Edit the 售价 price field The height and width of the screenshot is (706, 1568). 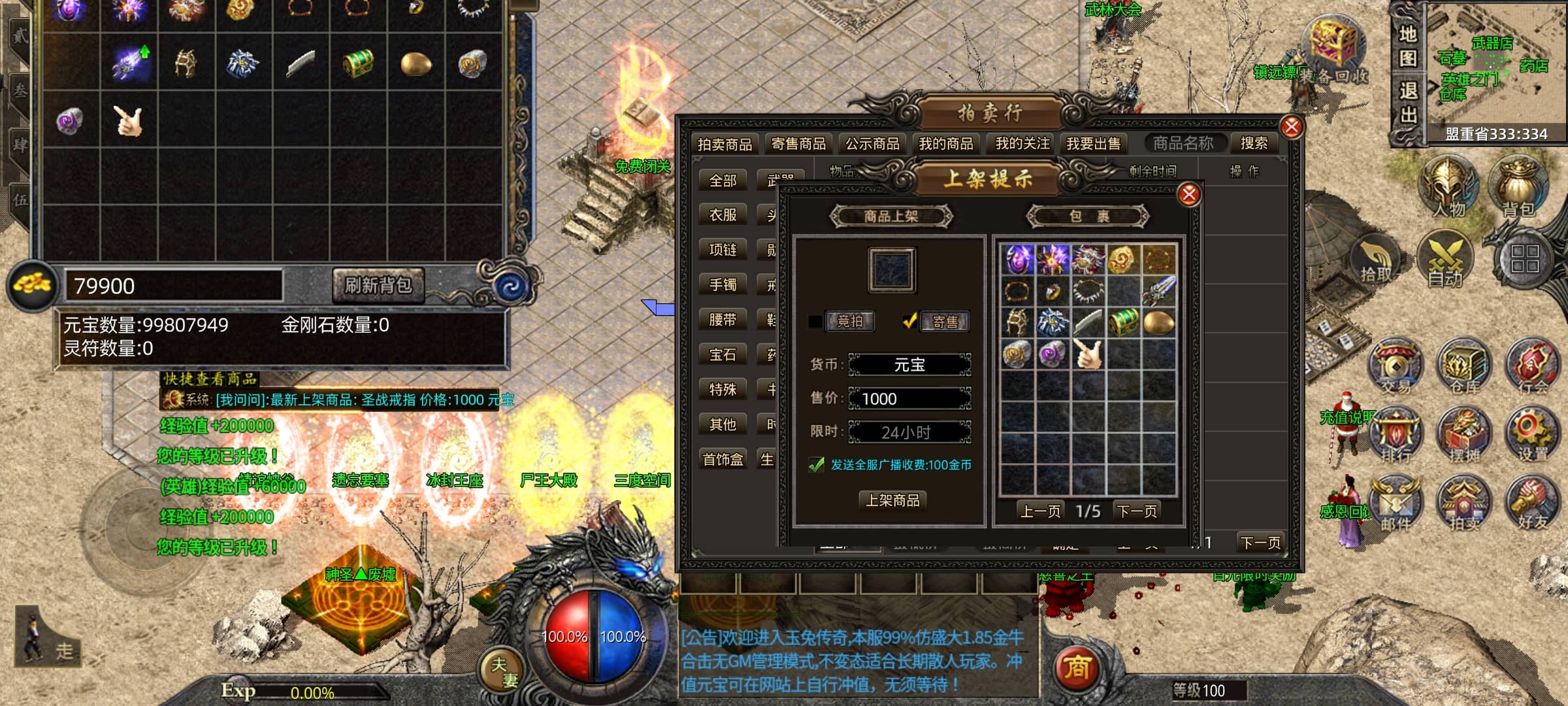coord(909,399)
